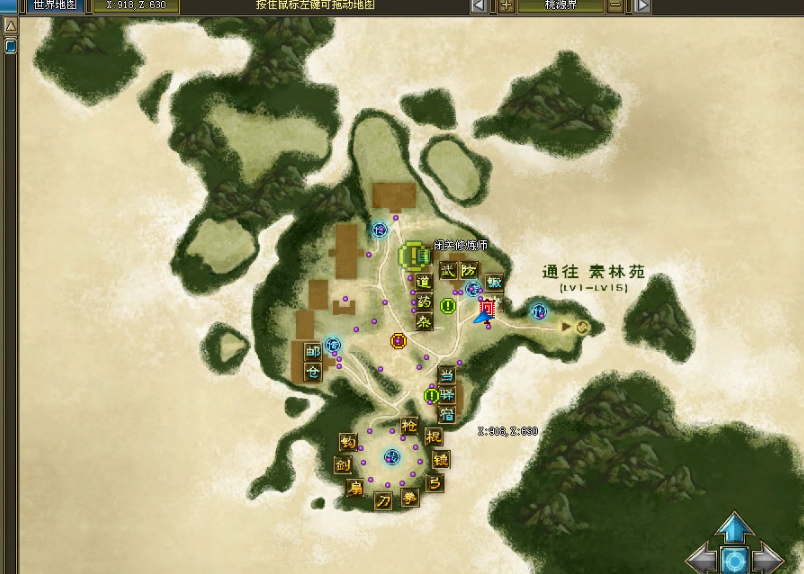Select the 仓 warehouse marker
The image size is (804, 574).
[313, 372]
